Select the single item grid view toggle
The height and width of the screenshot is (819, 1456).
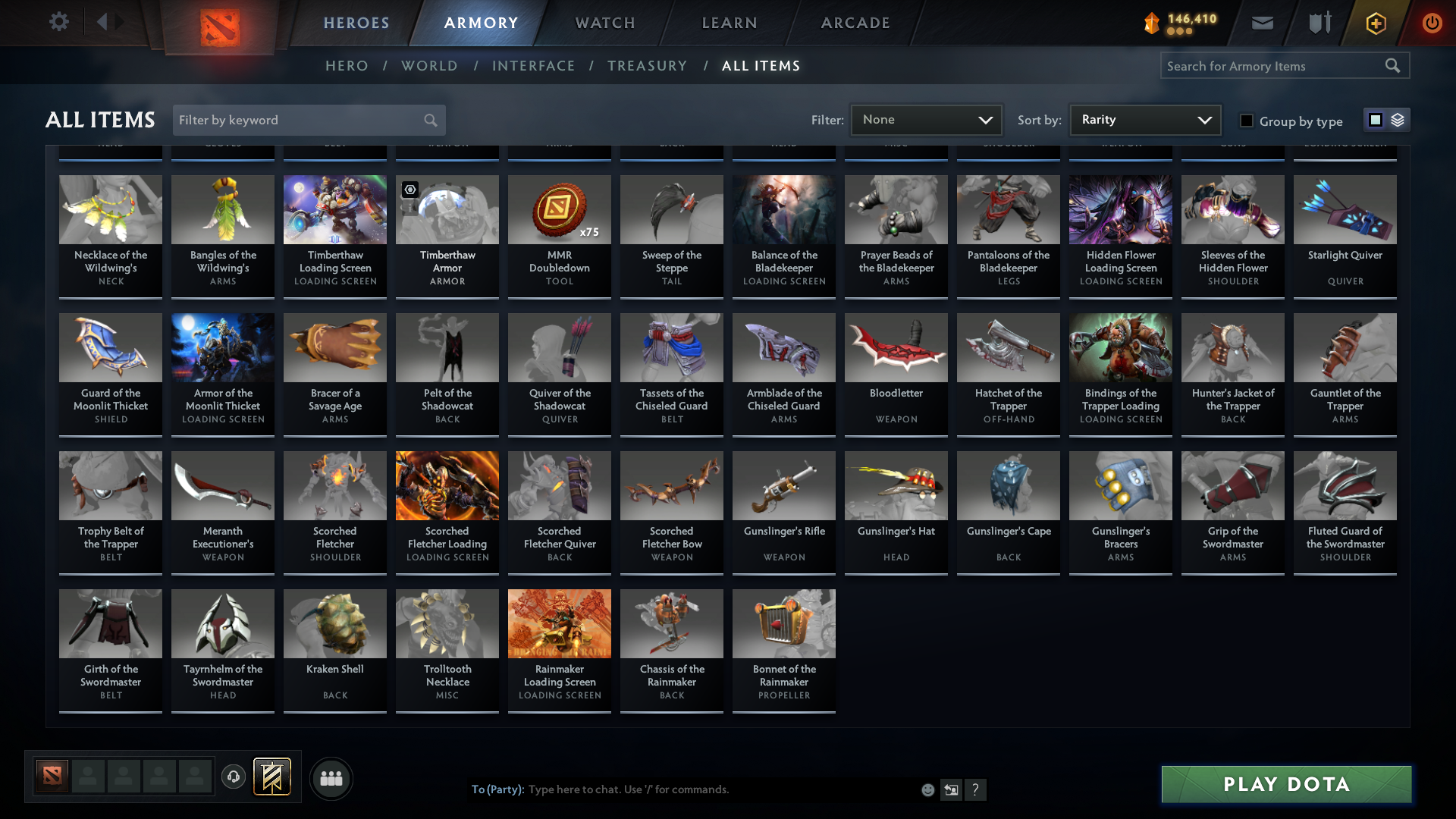click(1376, 119)
